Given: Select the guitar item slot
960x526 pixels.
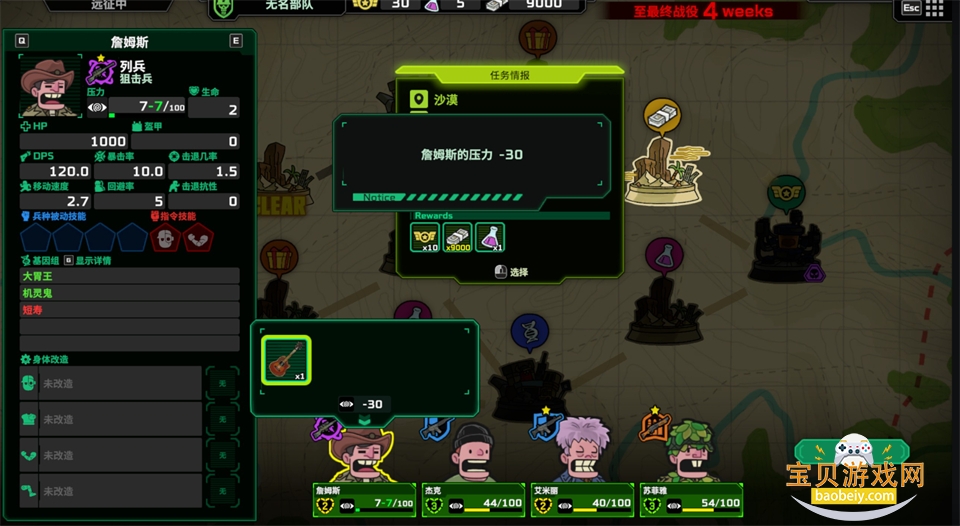Looking at the screenshot, I should click(x=286, y=360).
